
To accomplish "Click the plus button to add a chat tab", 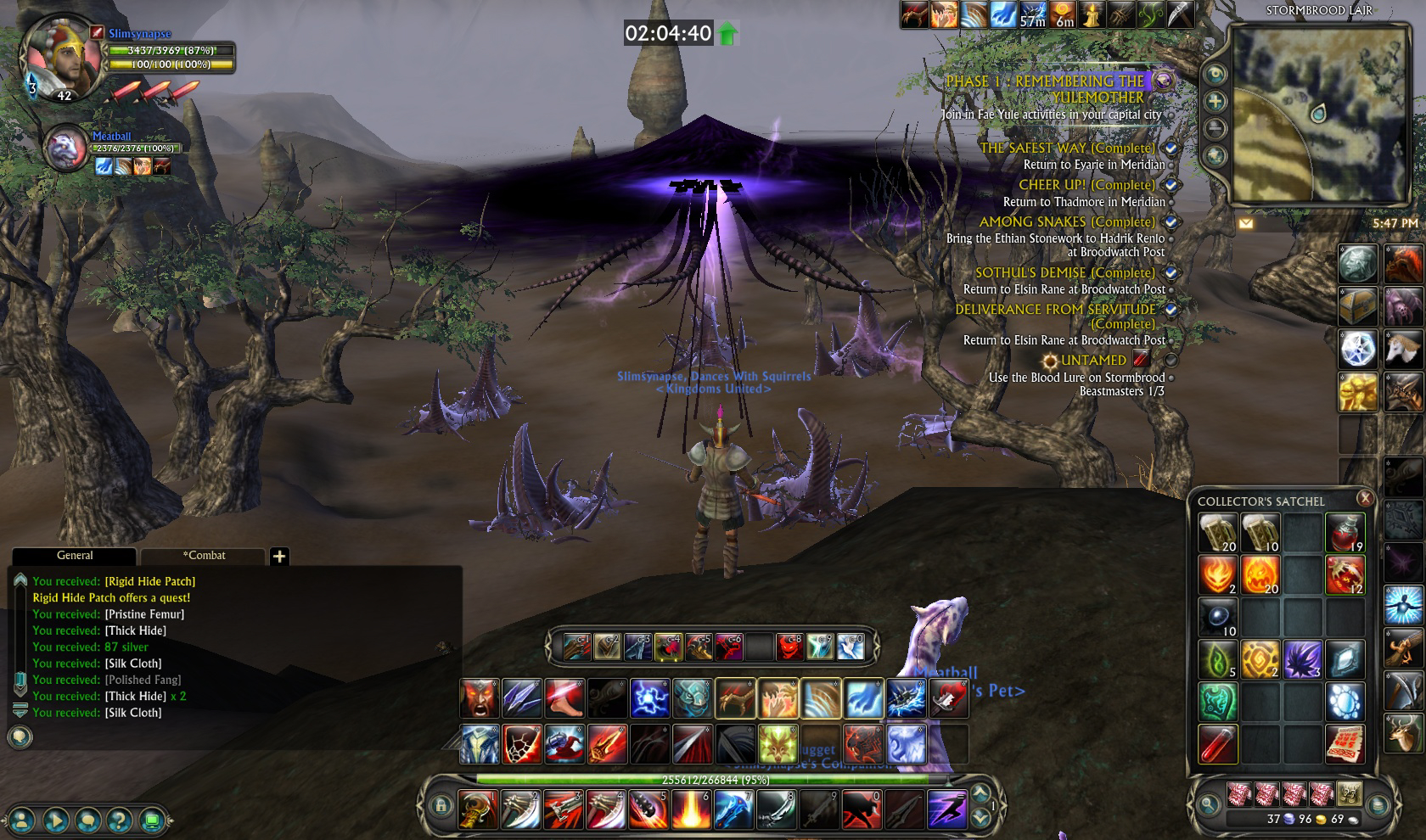I will [x=280, y=556].
